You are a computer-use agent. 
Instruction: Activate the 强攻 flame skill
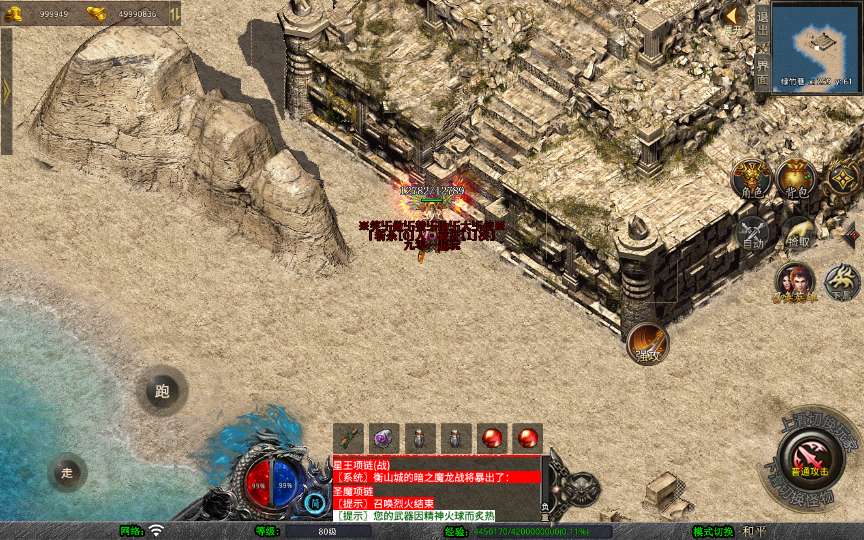click(647, 343)
